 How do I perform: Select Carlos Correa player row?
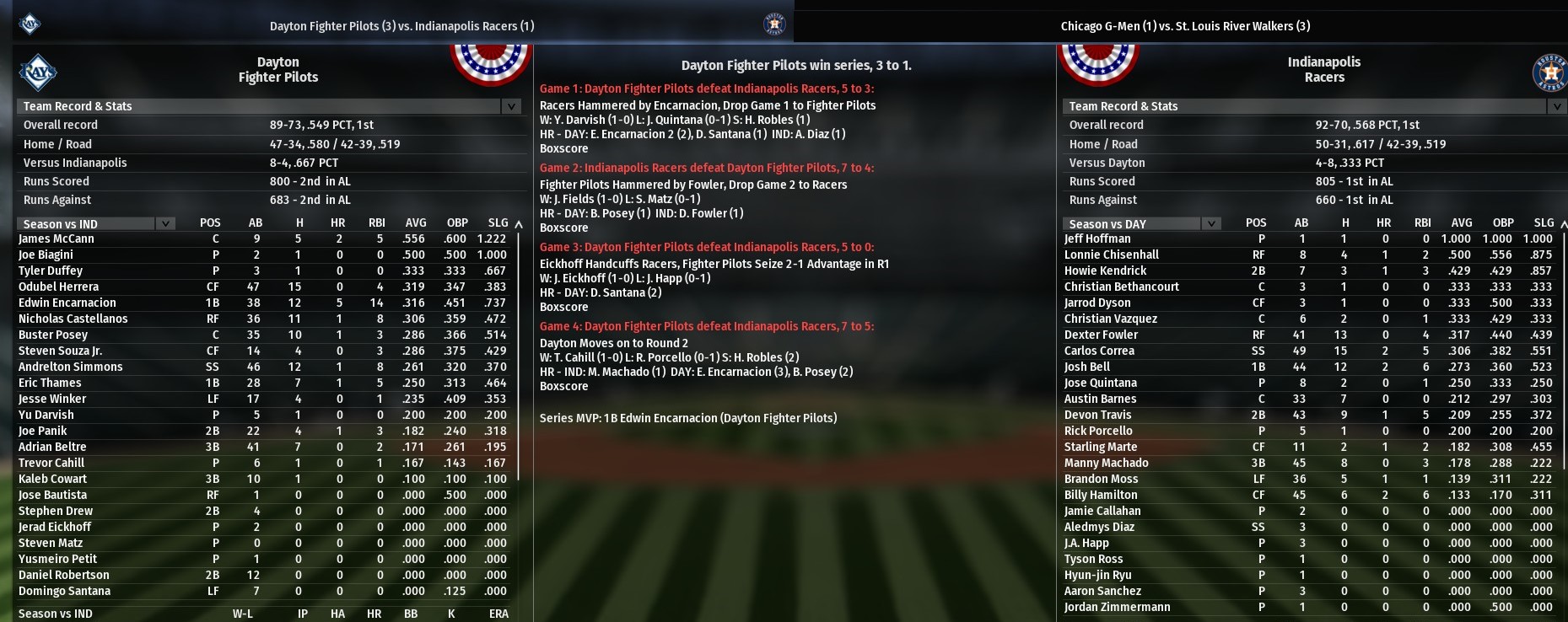tap(1099, 351)
